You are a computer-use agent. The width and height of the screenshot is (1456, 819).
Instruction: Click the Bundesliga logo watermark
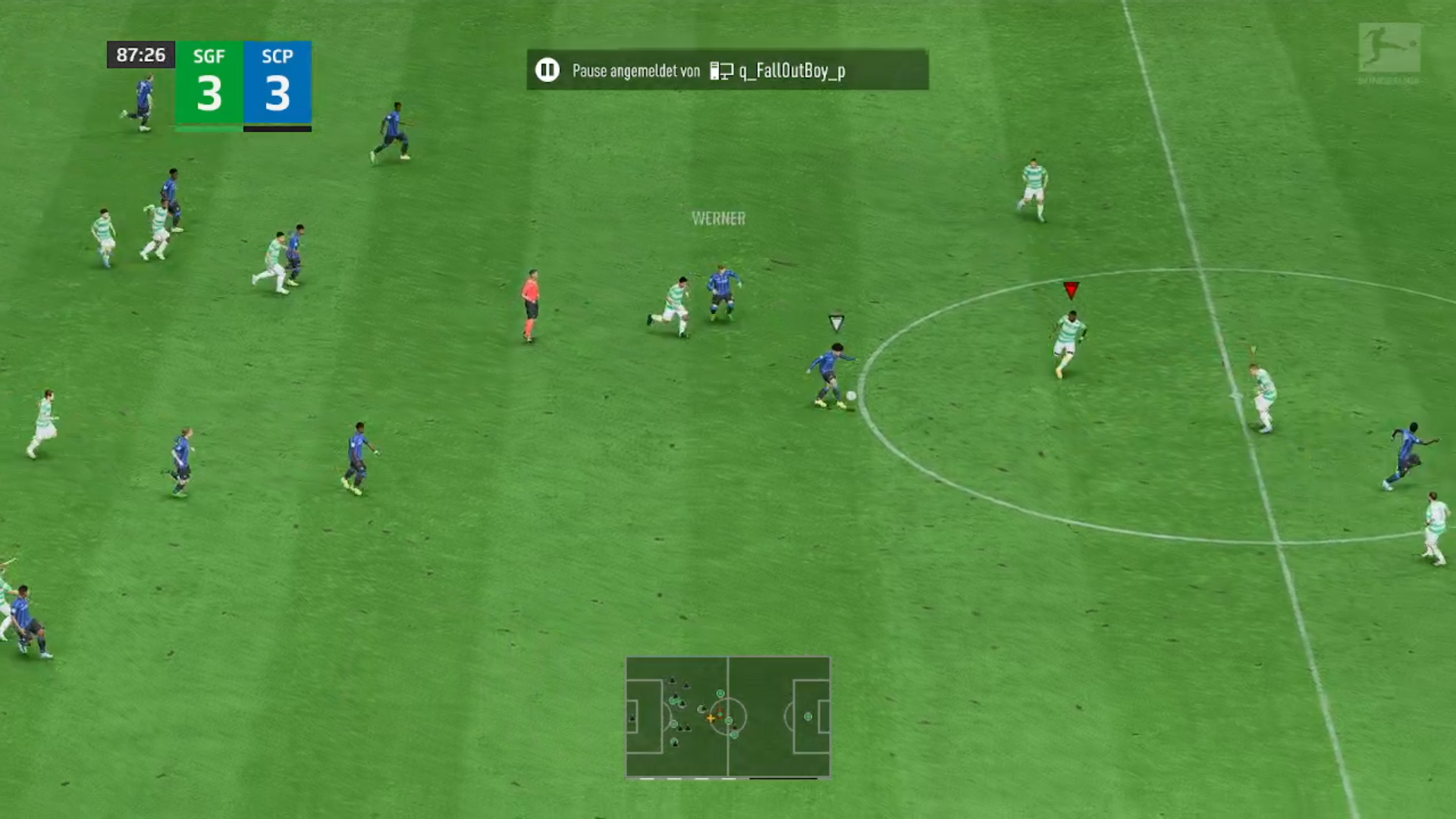1389,52
